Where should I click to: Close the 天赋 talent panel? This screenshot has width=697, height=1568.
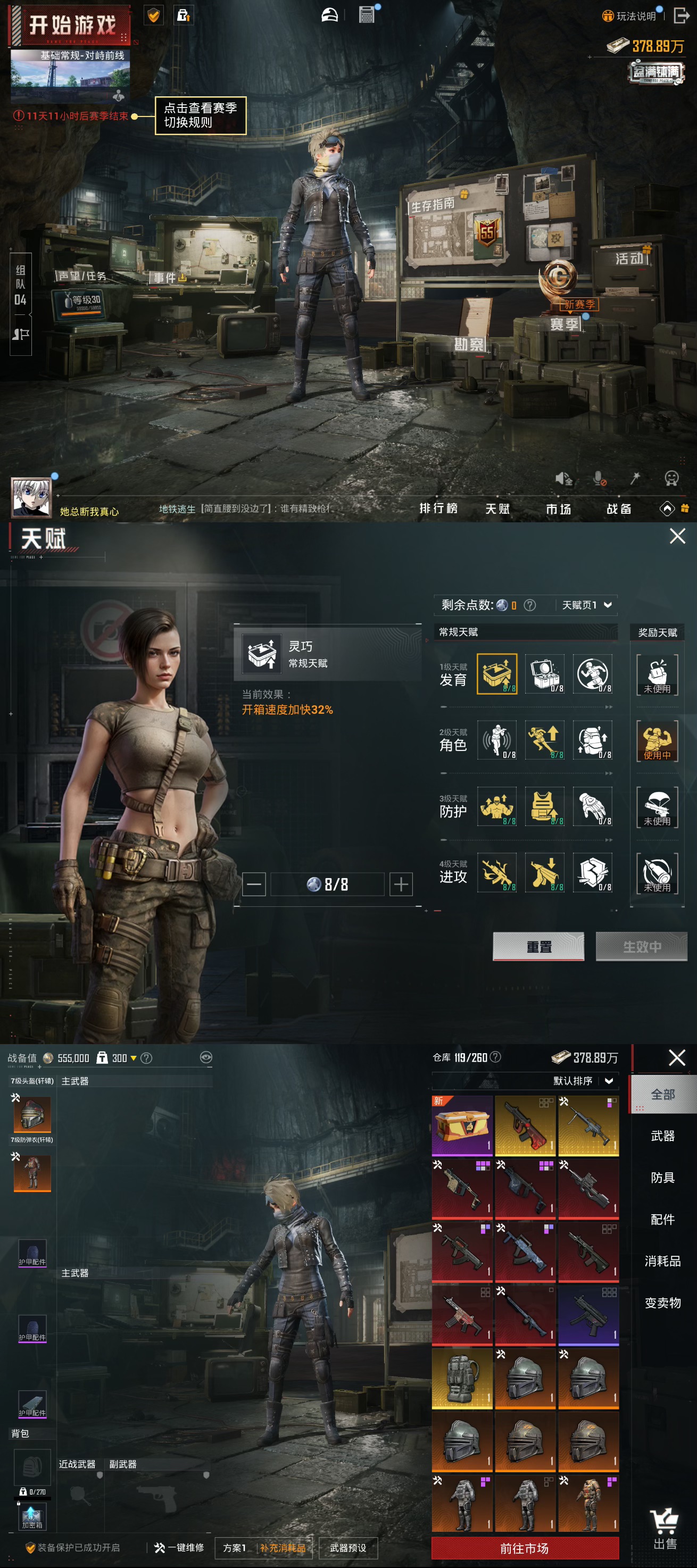(x=677, y=536)
